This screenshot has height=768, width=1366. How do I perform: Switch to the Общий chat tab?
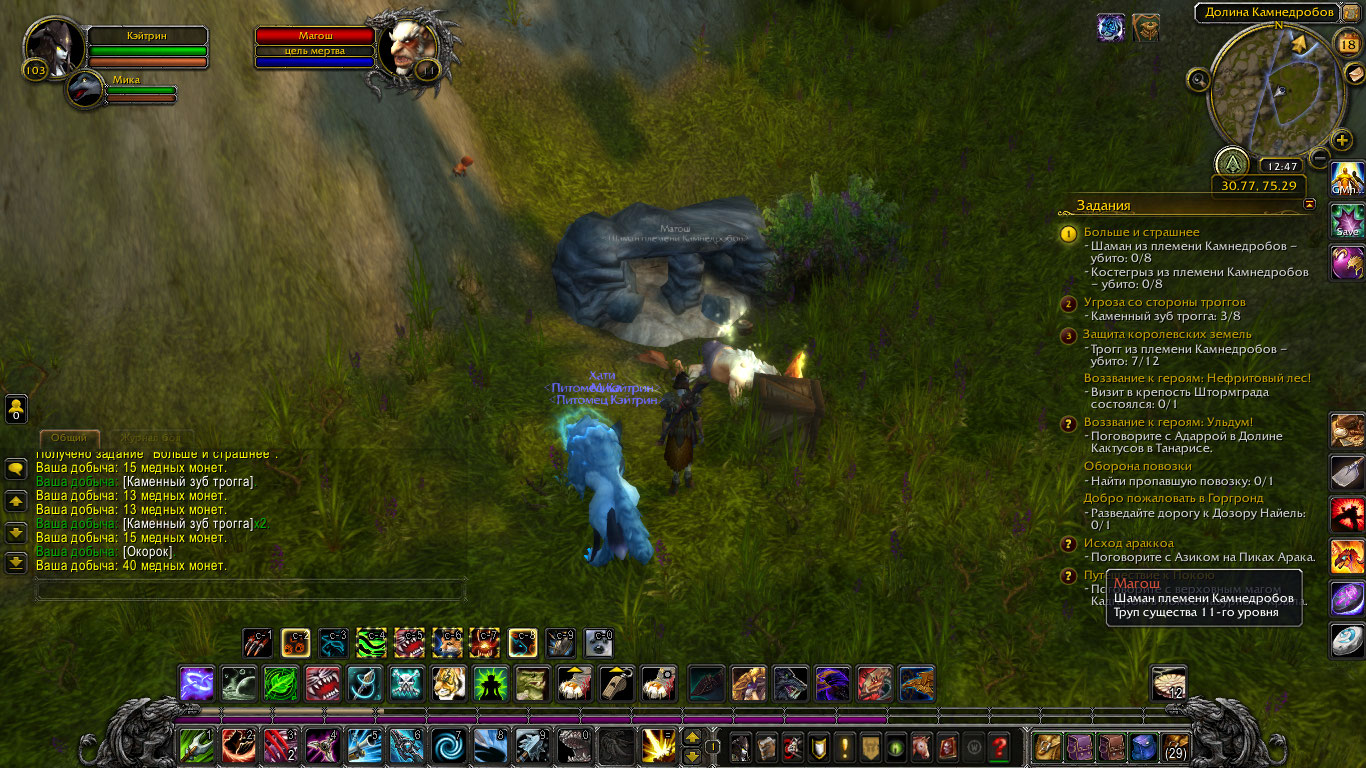(69, 438)
